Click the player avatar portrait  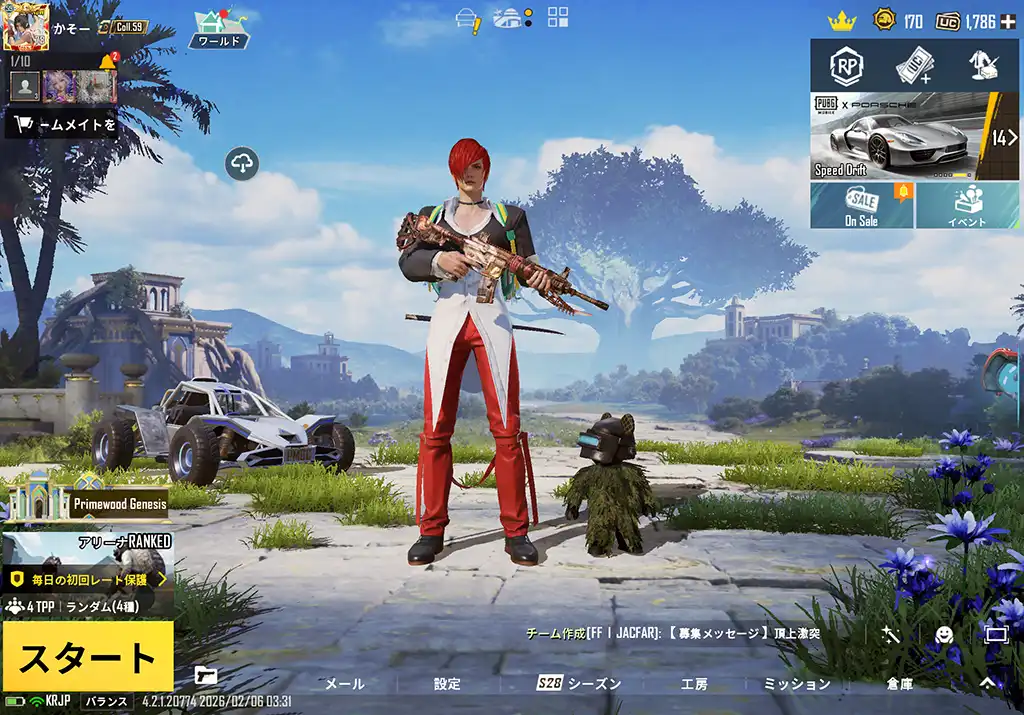click(x=26, y=26)
